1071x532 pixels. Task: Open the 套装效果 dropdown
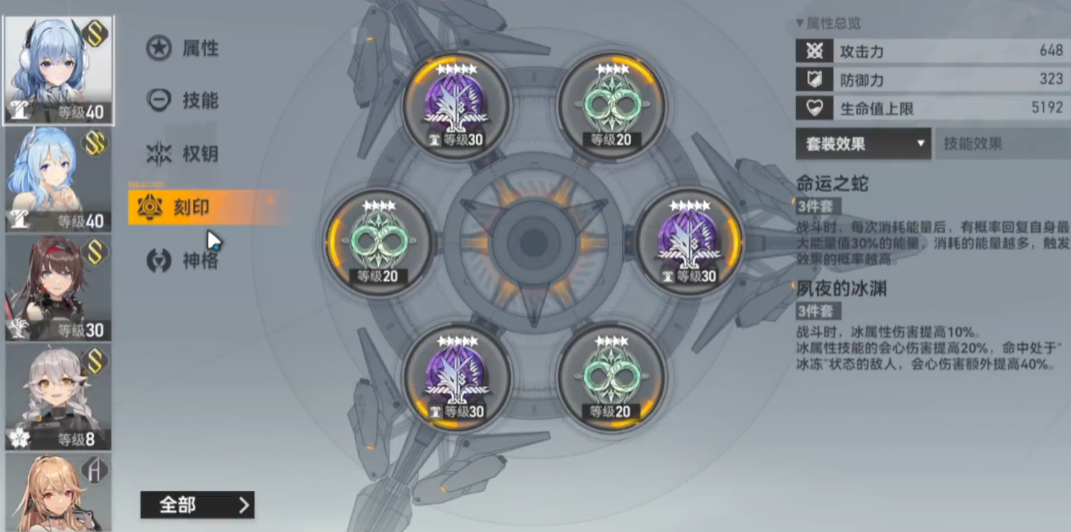tap(863, 143)
